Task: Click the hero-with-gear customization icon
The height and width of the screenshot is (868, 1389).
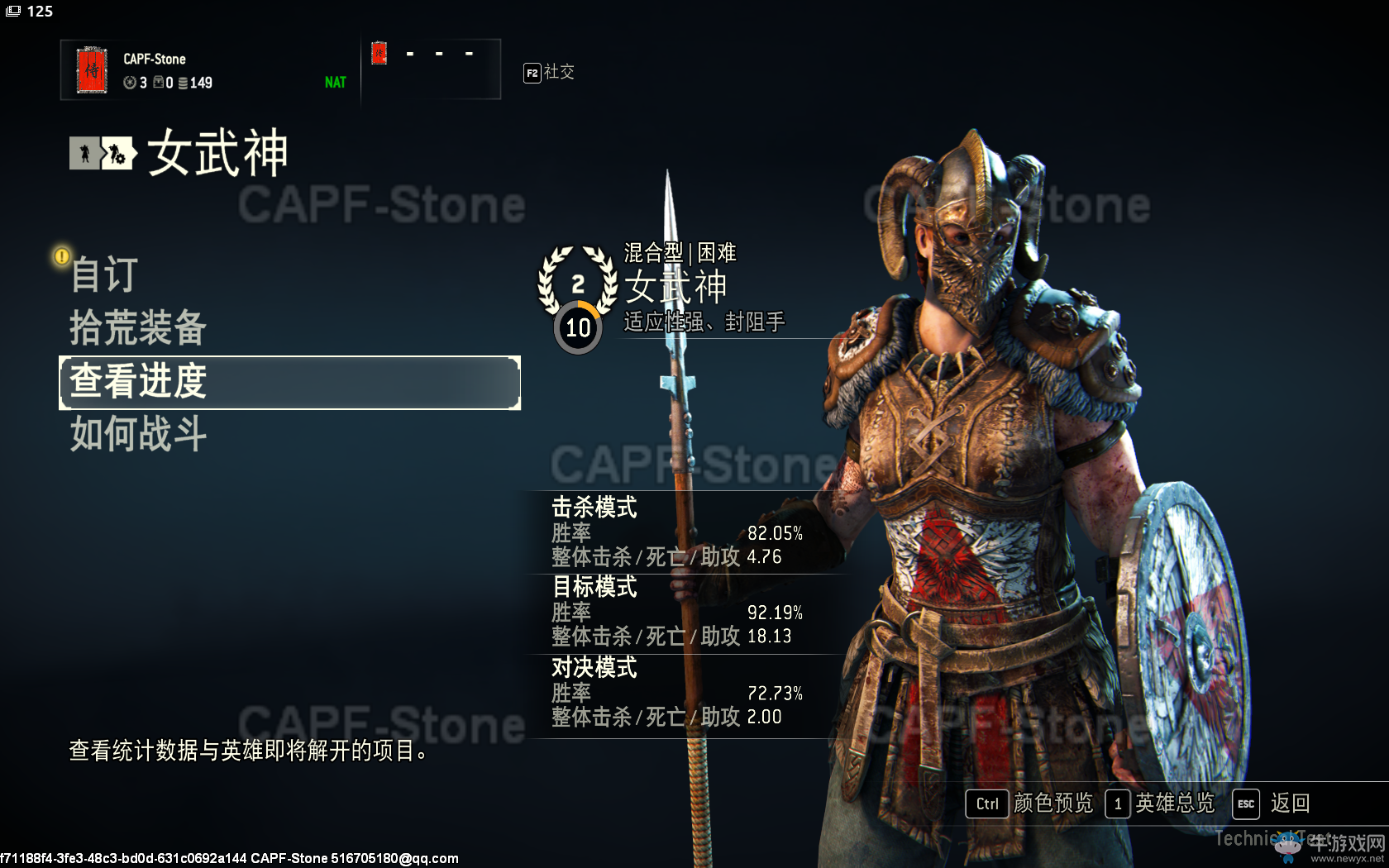Action: (x=117, y=153)
